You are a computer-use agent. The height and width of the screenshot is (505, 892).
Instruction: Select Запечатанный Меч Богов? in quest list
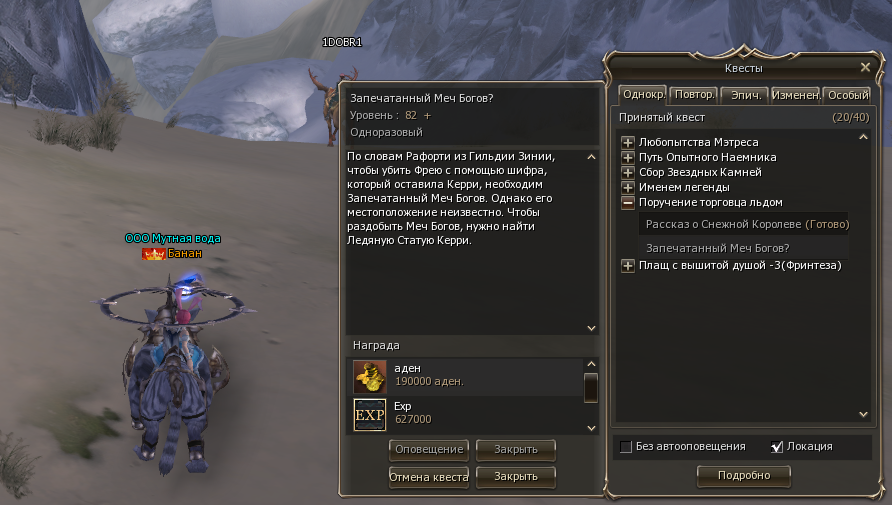pos(718,247)
